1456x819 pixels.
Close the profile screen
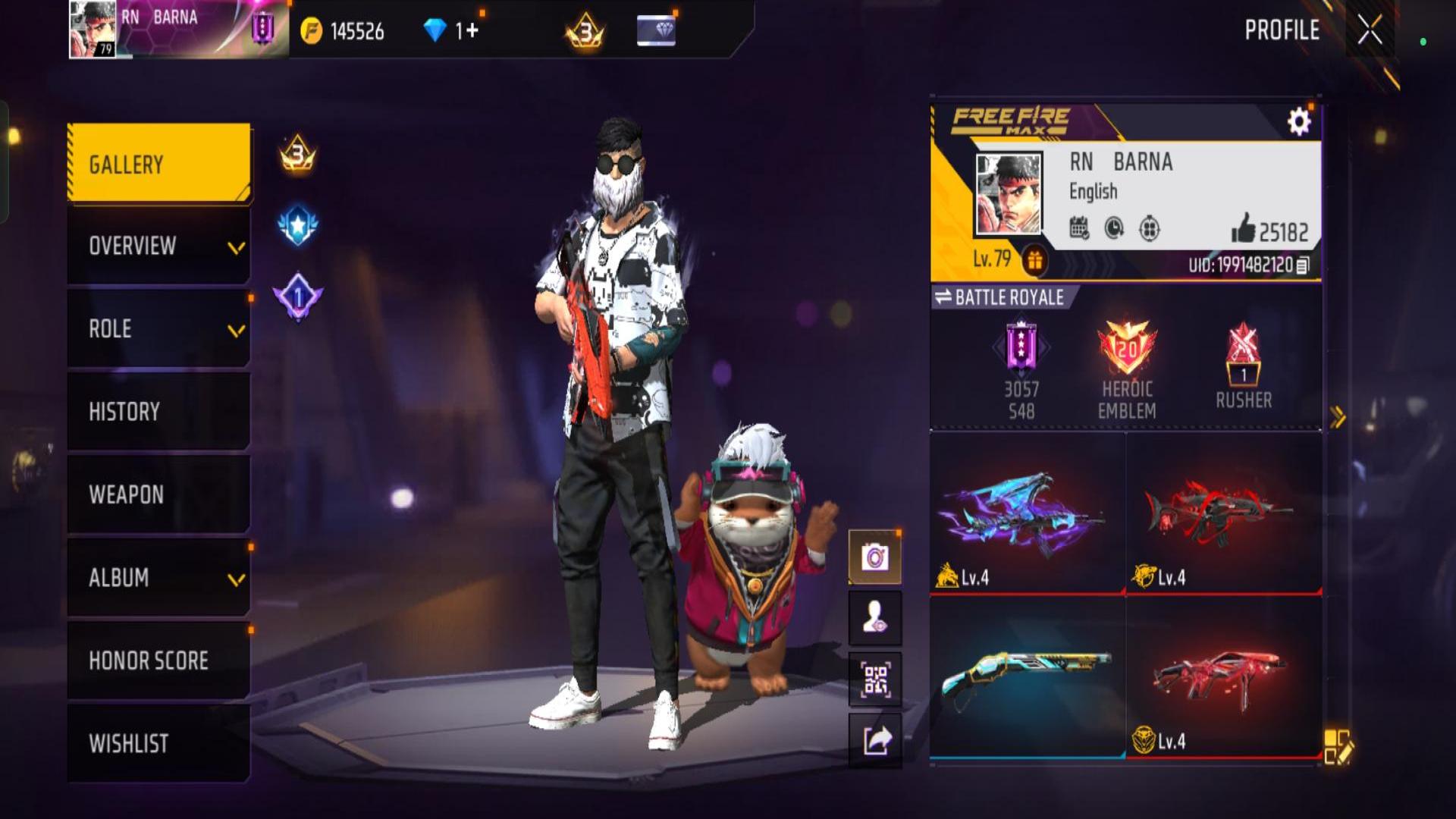click(1370, 31)
